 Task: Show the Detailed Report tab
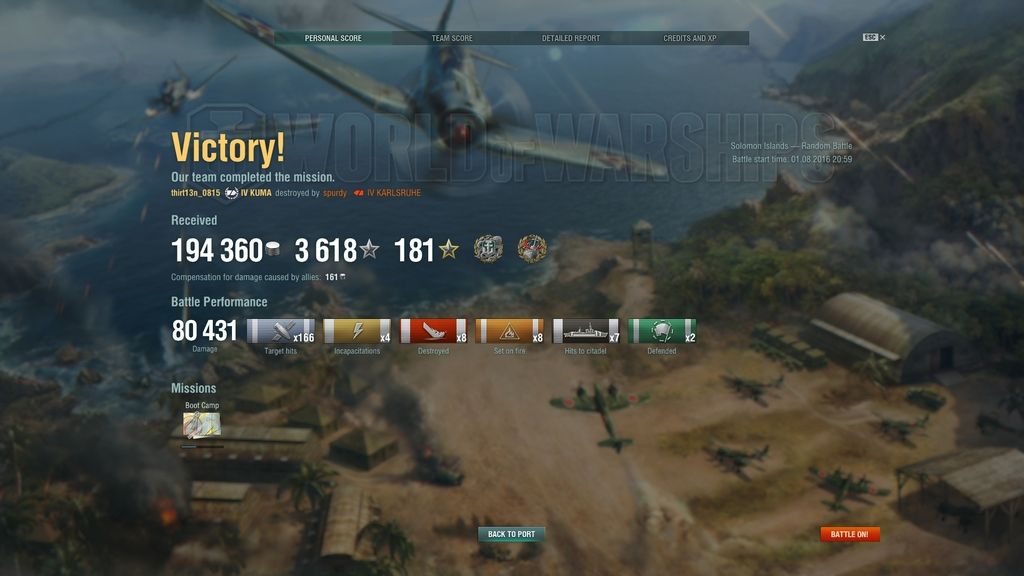[x=571, y=38]
